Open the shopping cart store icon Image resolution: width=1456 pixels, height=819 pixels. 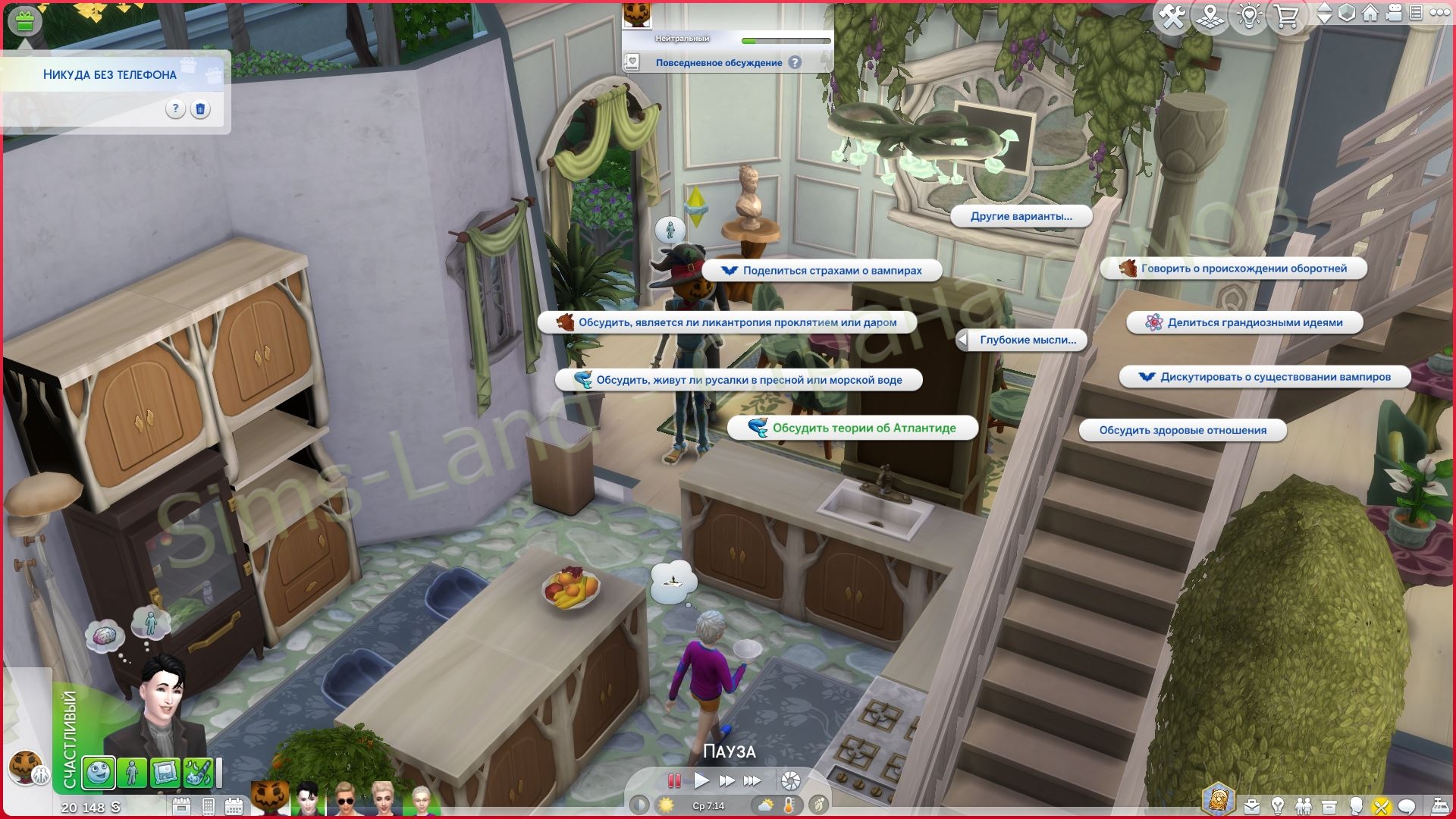[x=1286, y=17]
